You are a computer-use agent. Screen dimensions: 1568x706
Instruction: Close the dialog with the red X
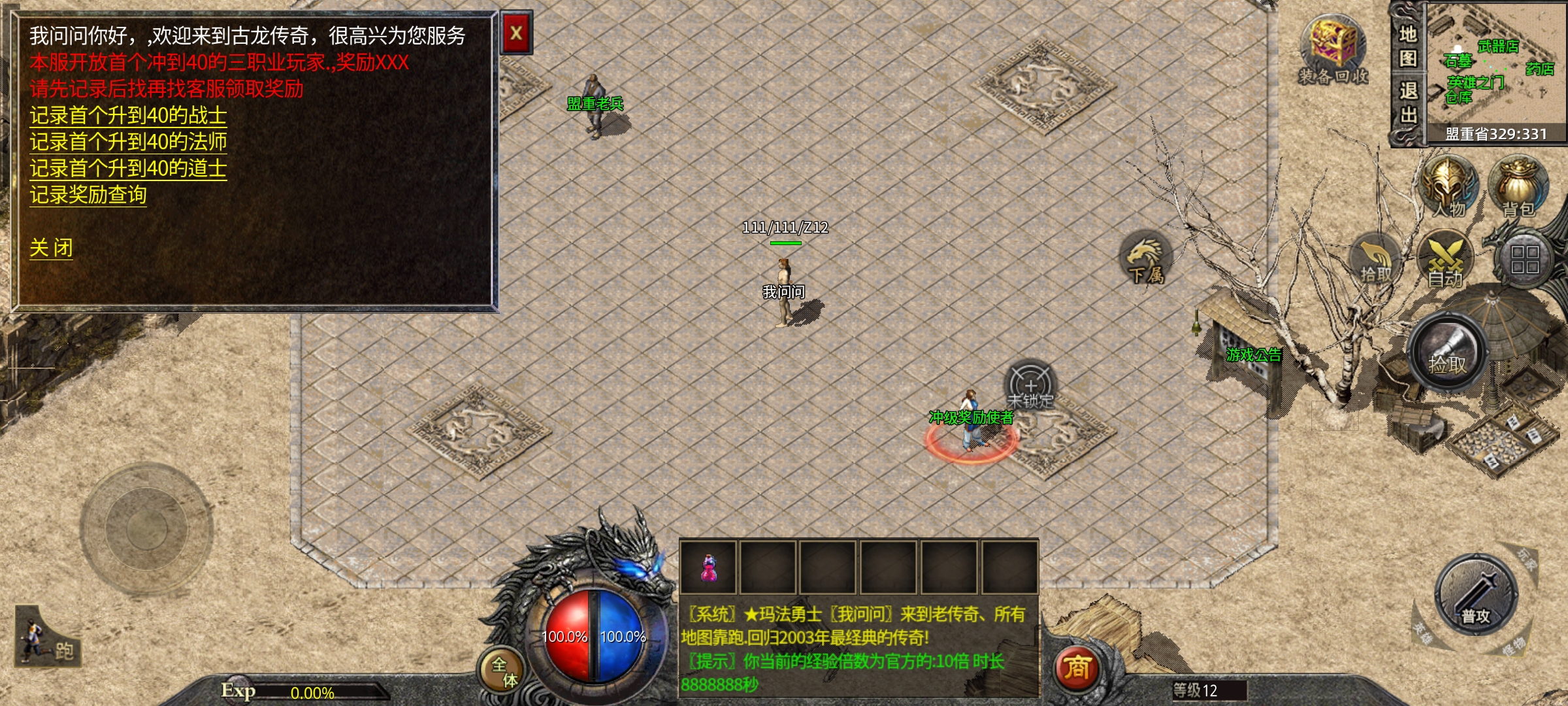[516, 33]
